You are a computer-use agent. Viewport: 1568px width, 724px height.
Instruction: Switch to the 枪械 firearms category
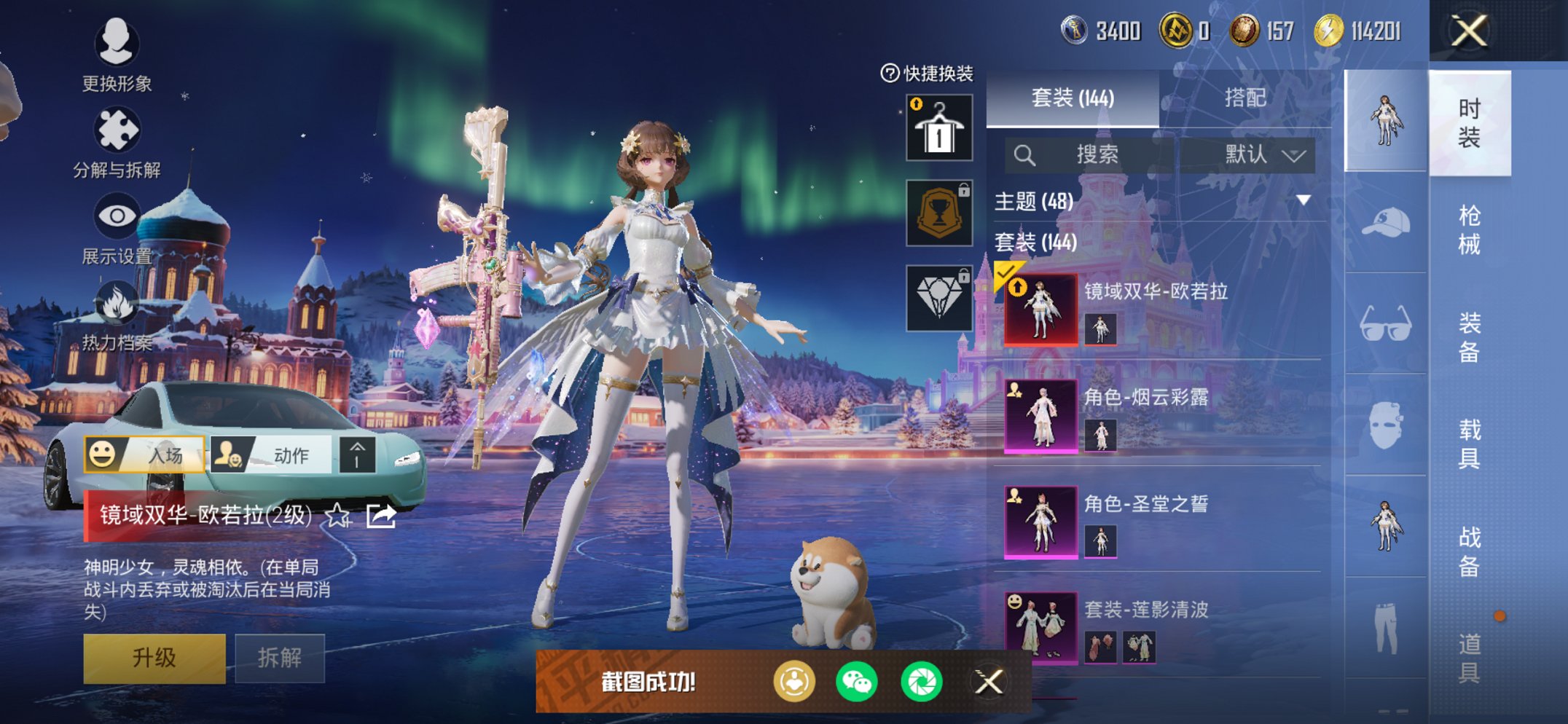point(1469,229)
